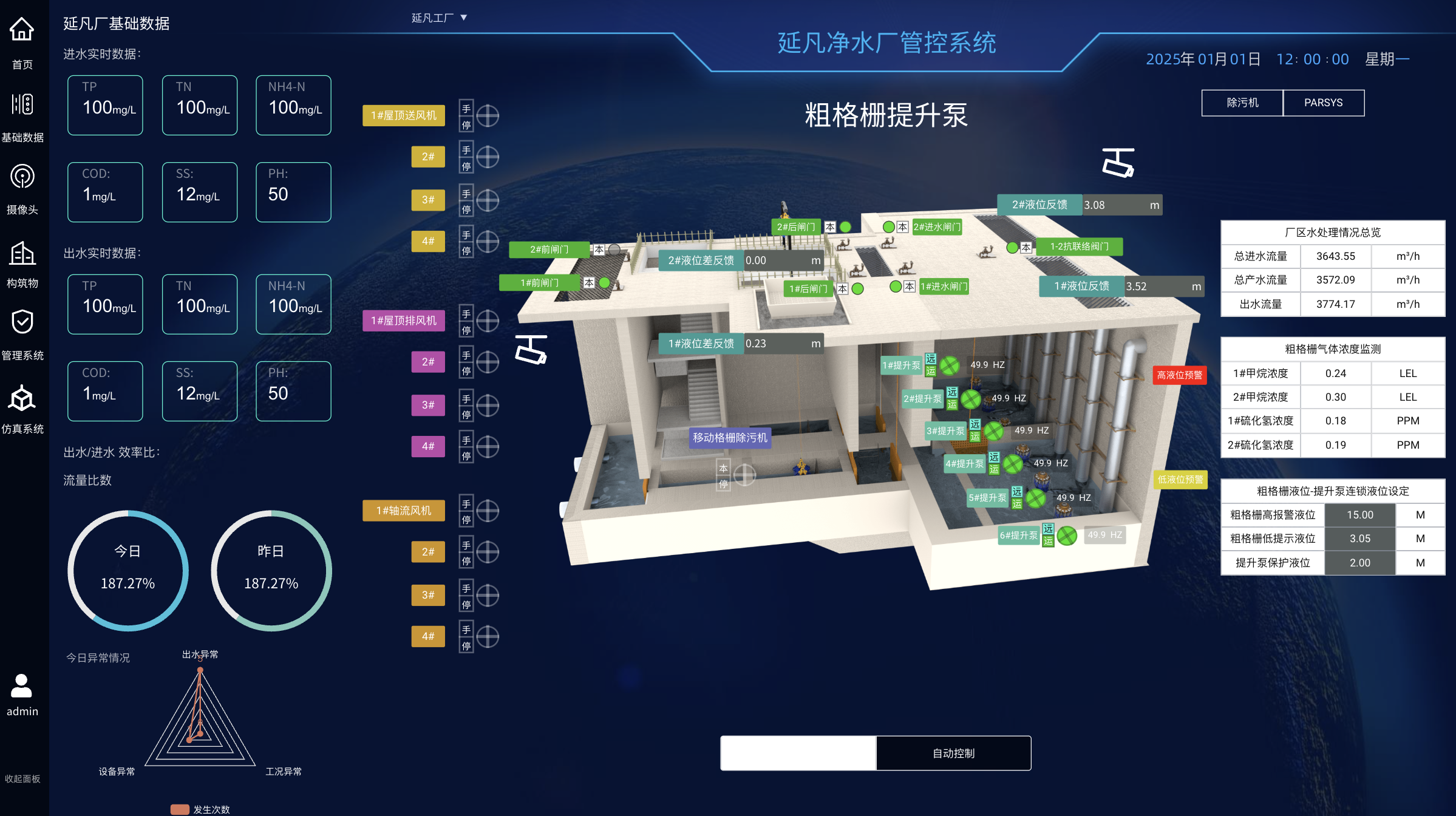The image size is (1456, 816).
Task: Click the crosshair icon beside 1#屋顶送风机
Action: [487, 115]
